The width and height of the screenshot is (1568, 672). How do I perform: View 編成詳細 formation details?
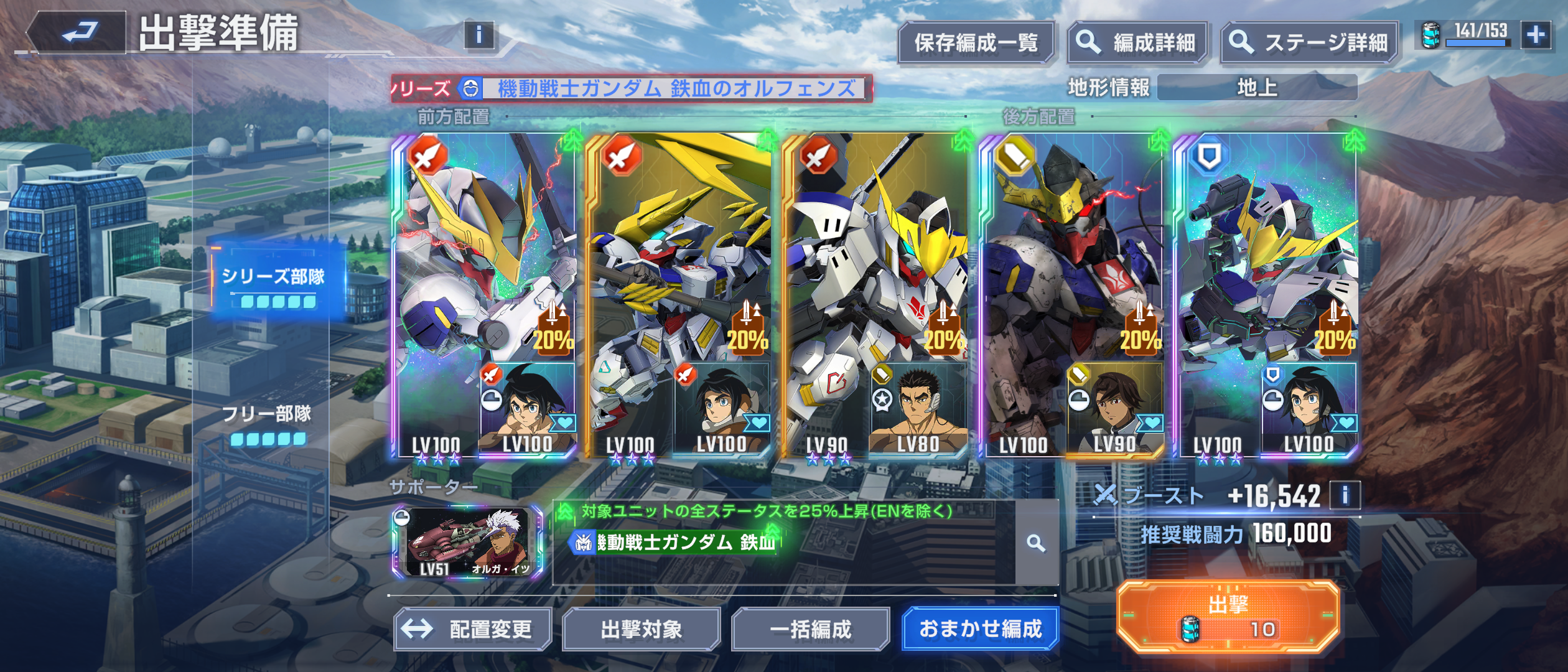tap(1137, 43)
